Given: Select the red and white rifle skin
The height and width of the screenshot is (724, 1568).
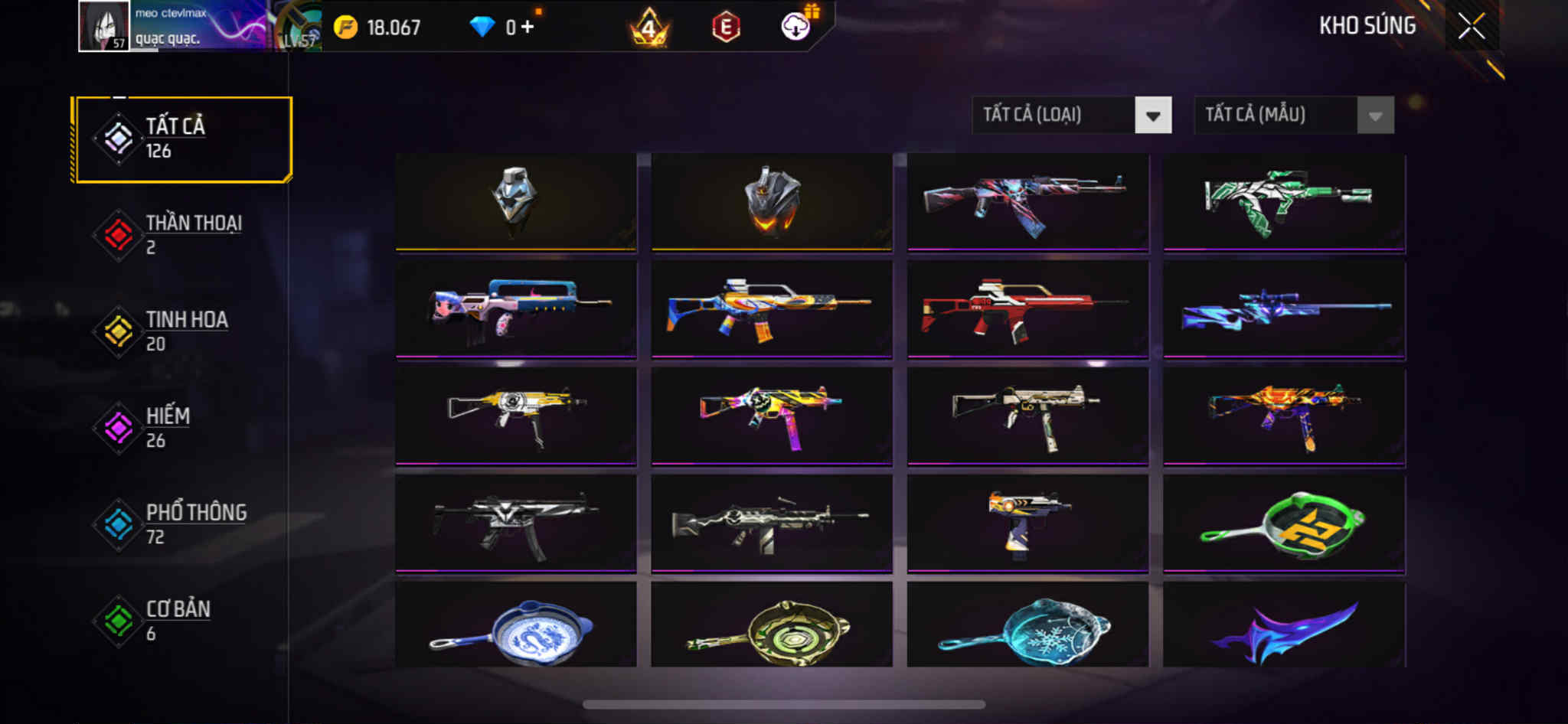Looking at the screenshot, I should (x=1027, y=308).
